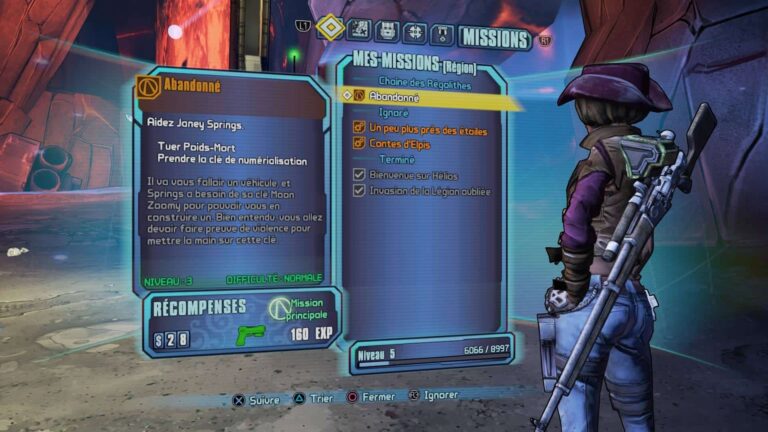Select the Abandonné mission entry

click(x=395, y=97)
